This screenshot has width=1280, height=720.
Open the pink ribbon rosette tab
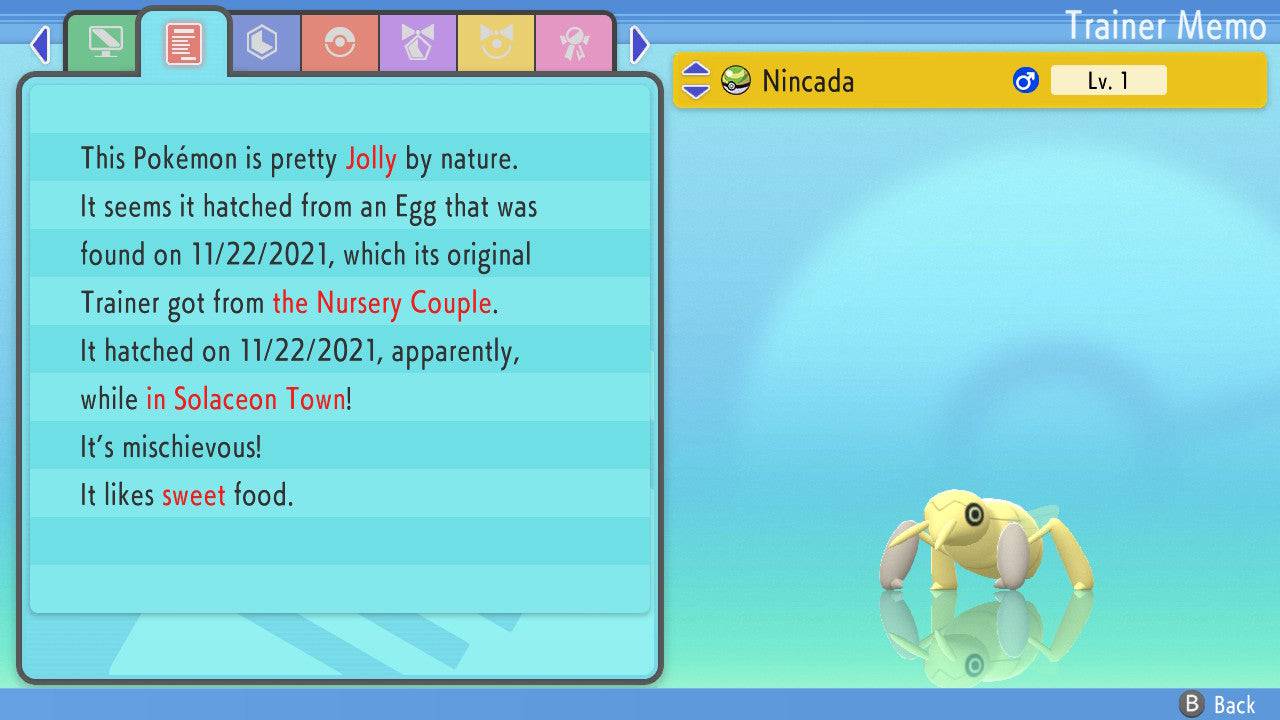tap(574, 43)
